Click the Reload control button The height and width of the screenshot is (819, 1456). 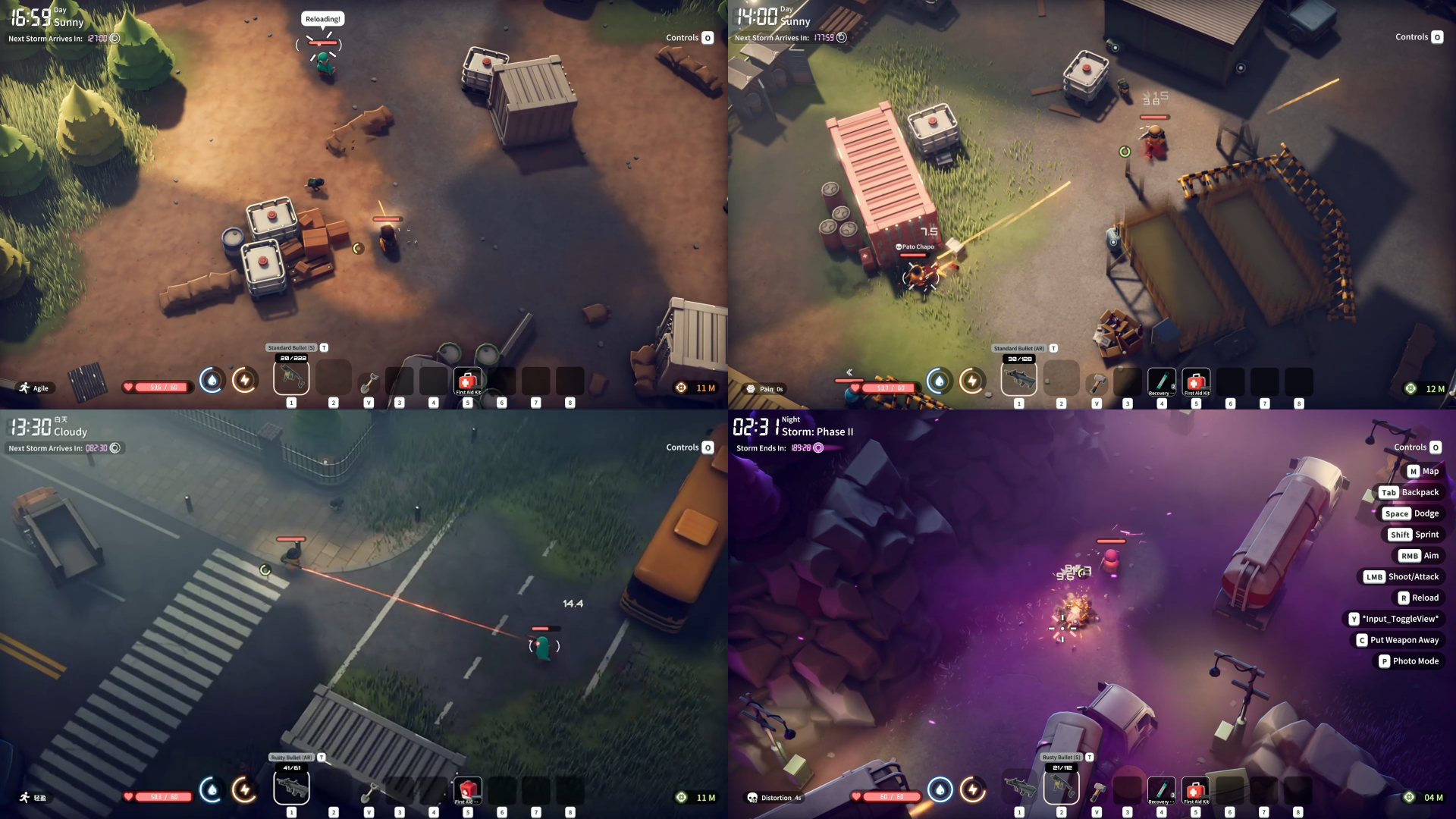click(1420, 598)
